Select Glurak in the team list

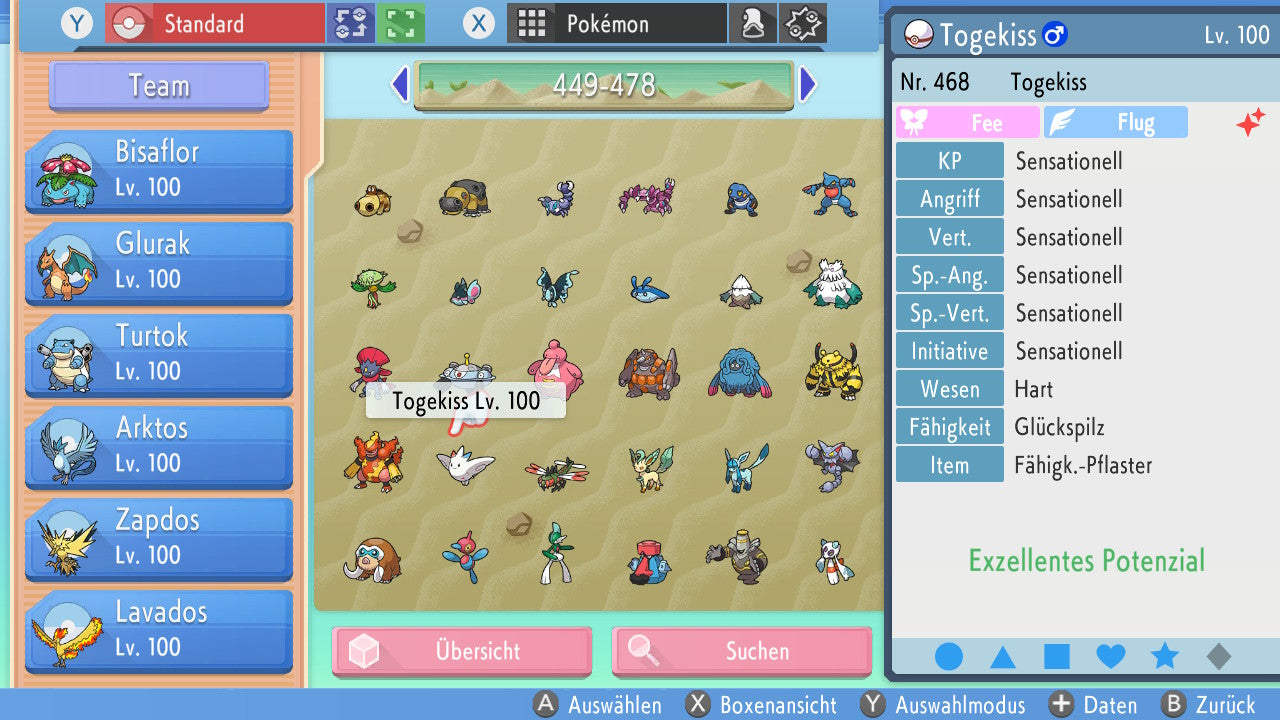click(x=159, y=262)
